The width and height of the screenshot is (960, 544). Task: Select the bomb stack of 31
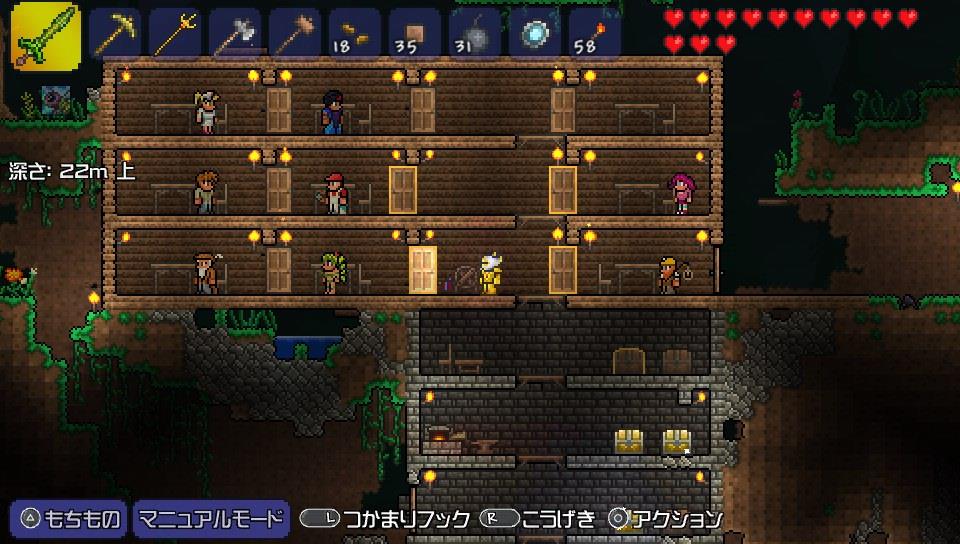pyautogui.click(x=475, y=36)
